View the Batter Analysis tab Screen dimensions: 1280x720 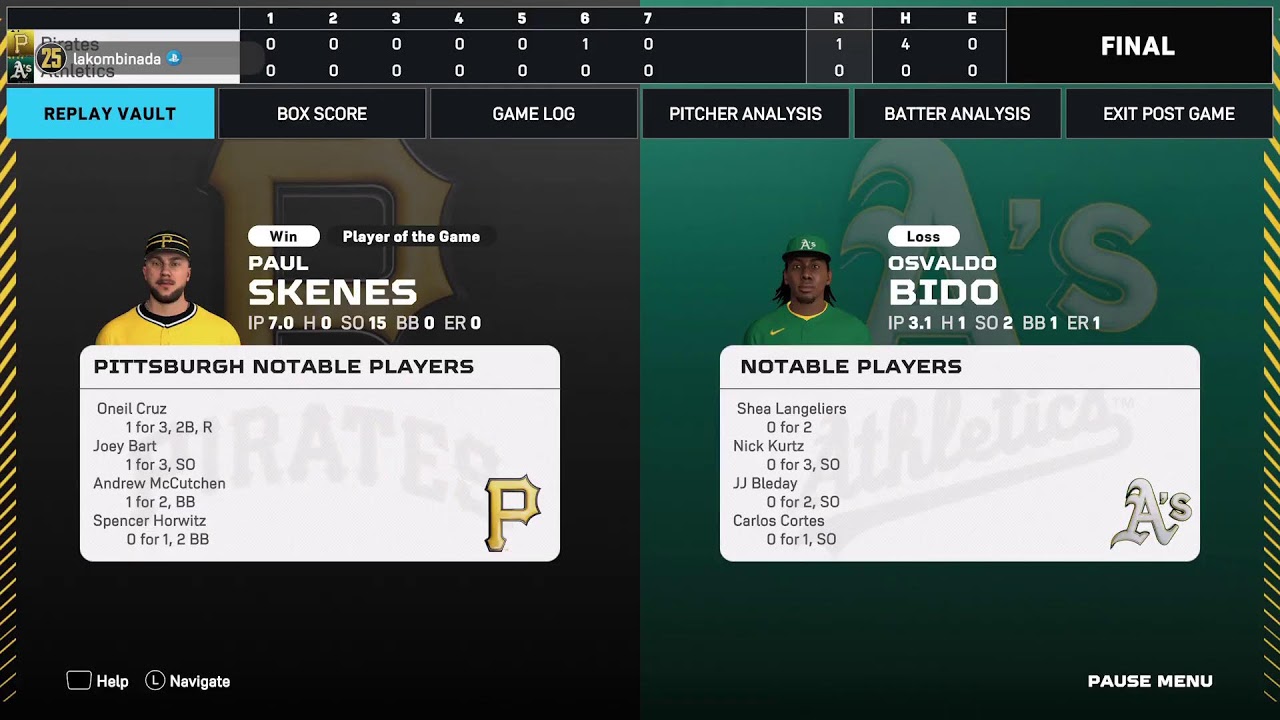[957, 114]
